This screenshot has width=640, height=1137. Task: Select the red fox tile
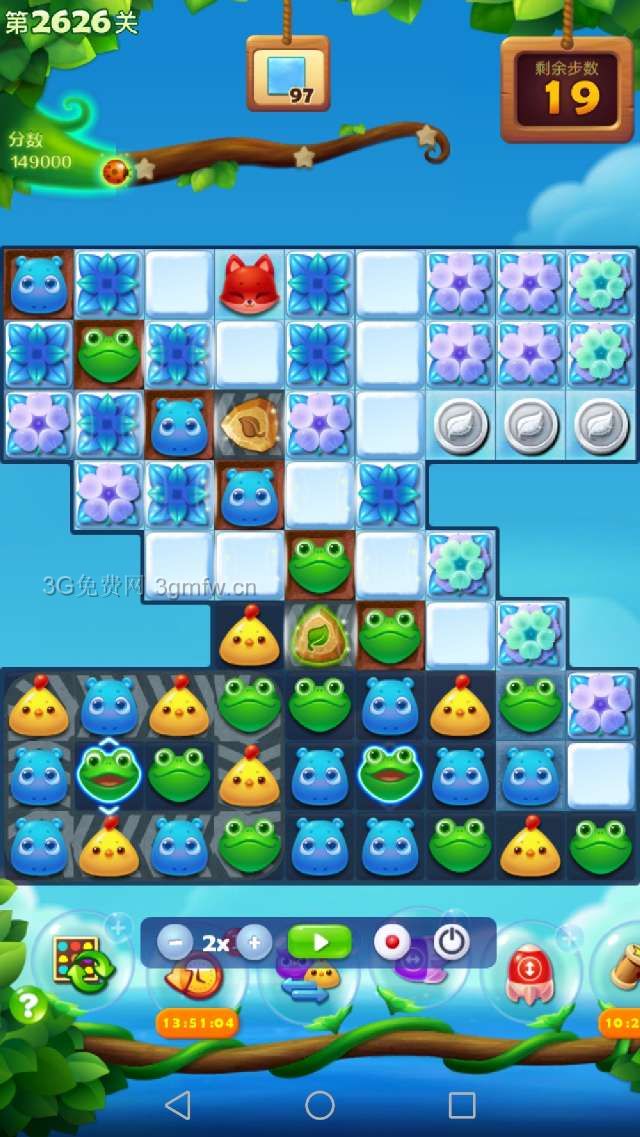pyautogui.click(x=249, y=283)
